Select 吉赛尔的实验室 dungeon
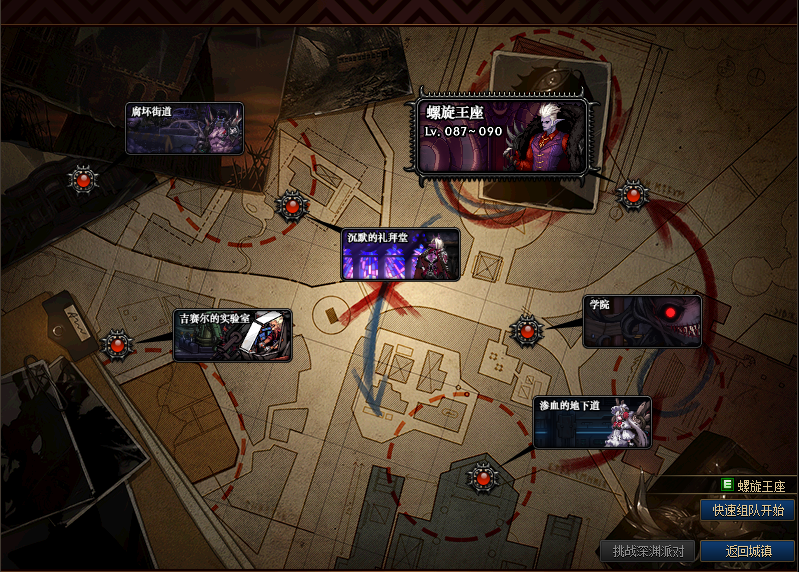Screen dimensions: 799x572 pos(233,335)
